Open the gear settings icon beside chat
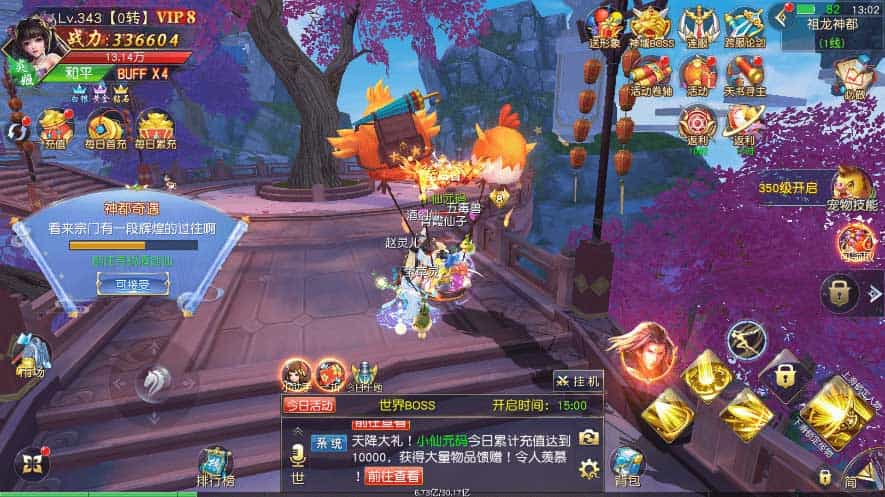The width and height of the screenshot is (885, 497). coord(590,467)
